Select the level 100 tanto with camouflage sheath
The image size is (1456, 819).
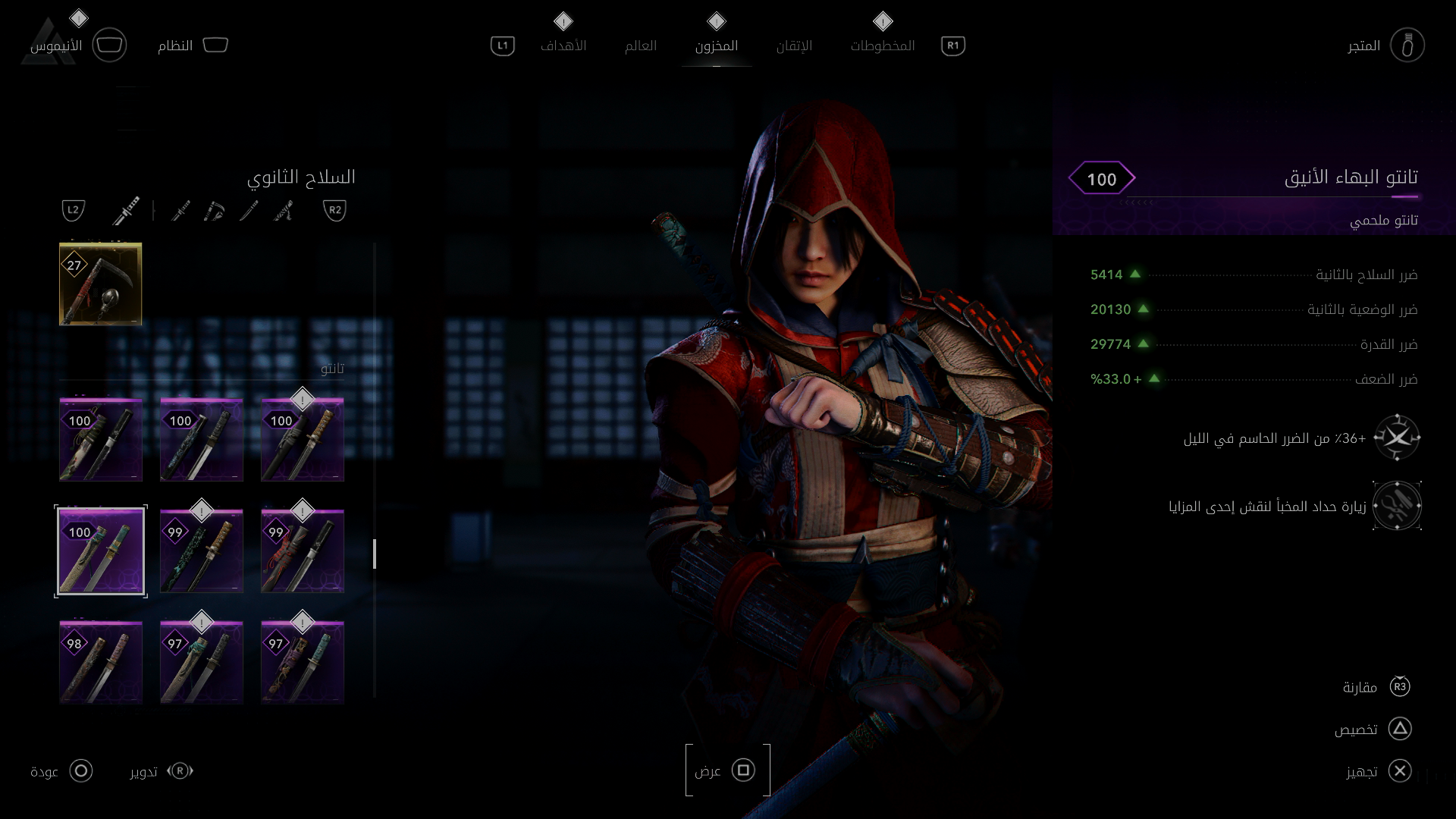pyautogui.click(x=101, y=440)
